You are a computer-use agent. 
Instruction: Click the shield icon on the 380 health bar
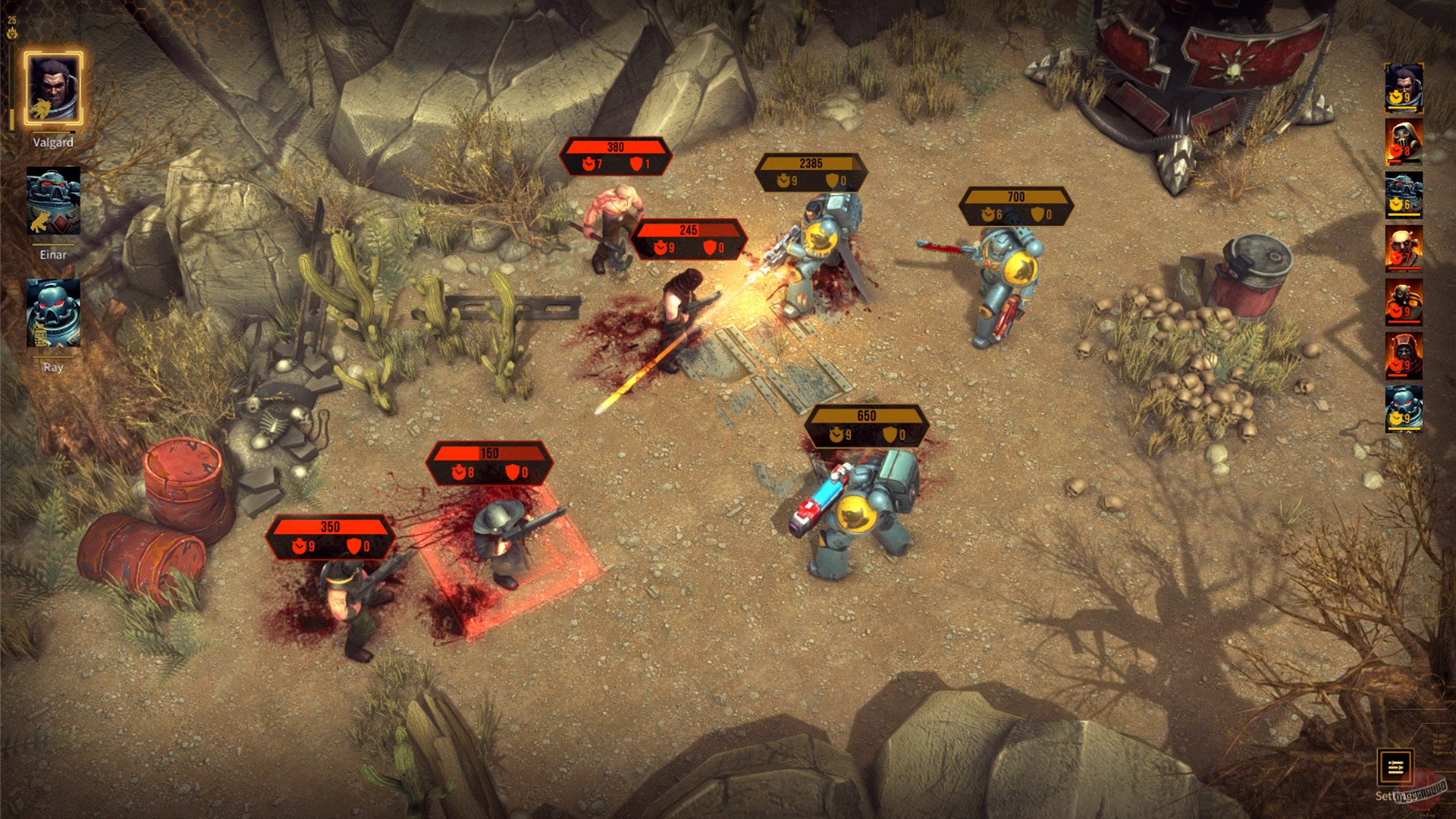[636, 162]
